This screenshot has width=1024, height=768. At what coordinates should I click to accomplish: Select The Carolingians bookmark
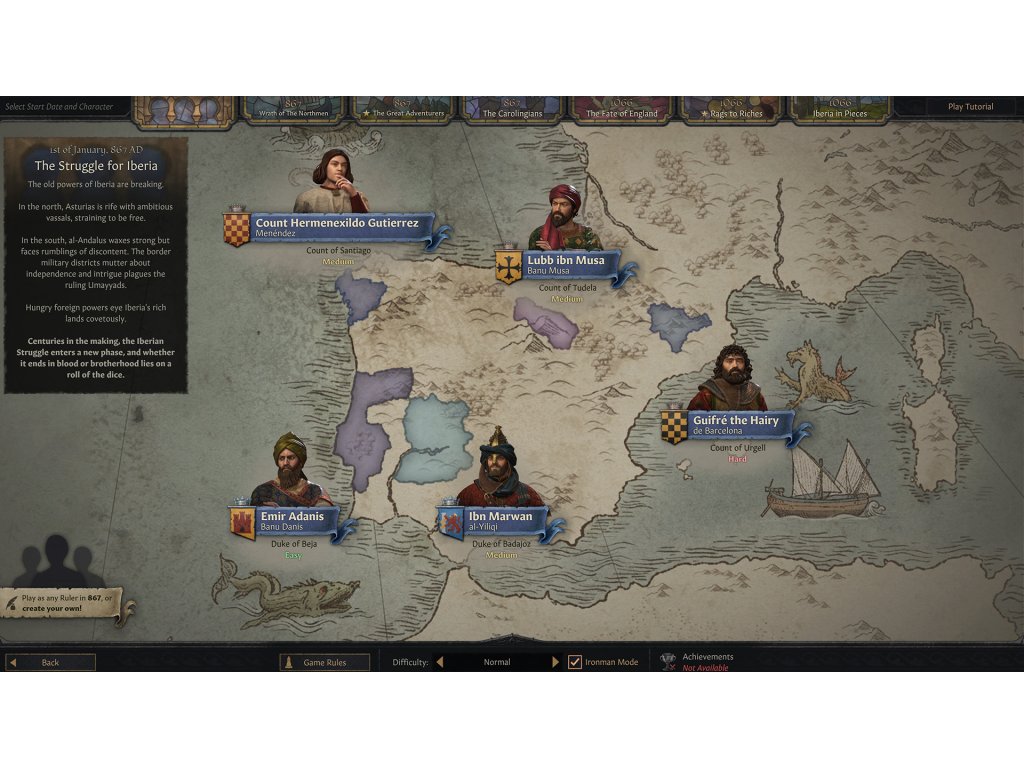coord(512,110)
